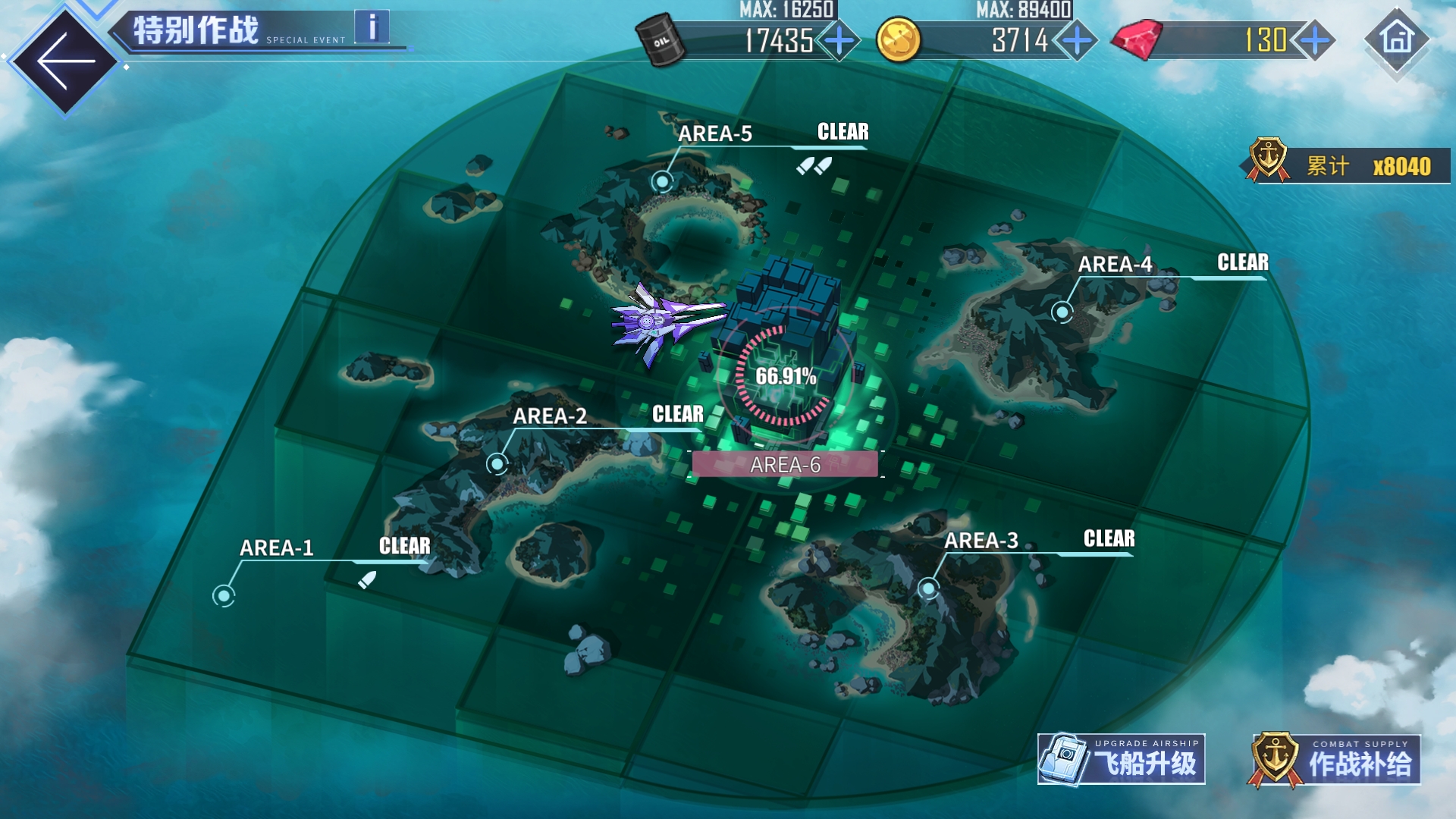The width and height of the screenshot is (1456, 819).
Task: Select the AREA-2 map marker
Action: (x=497, y=463)
